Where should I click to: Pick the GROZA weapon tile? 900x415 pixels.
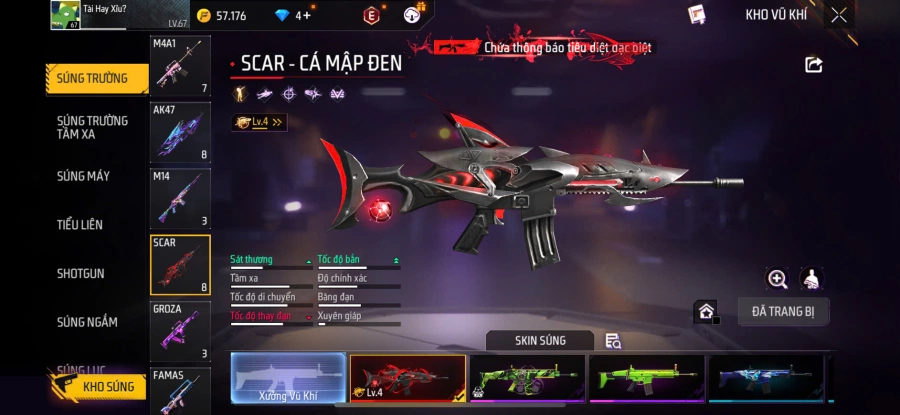point(180,331)
